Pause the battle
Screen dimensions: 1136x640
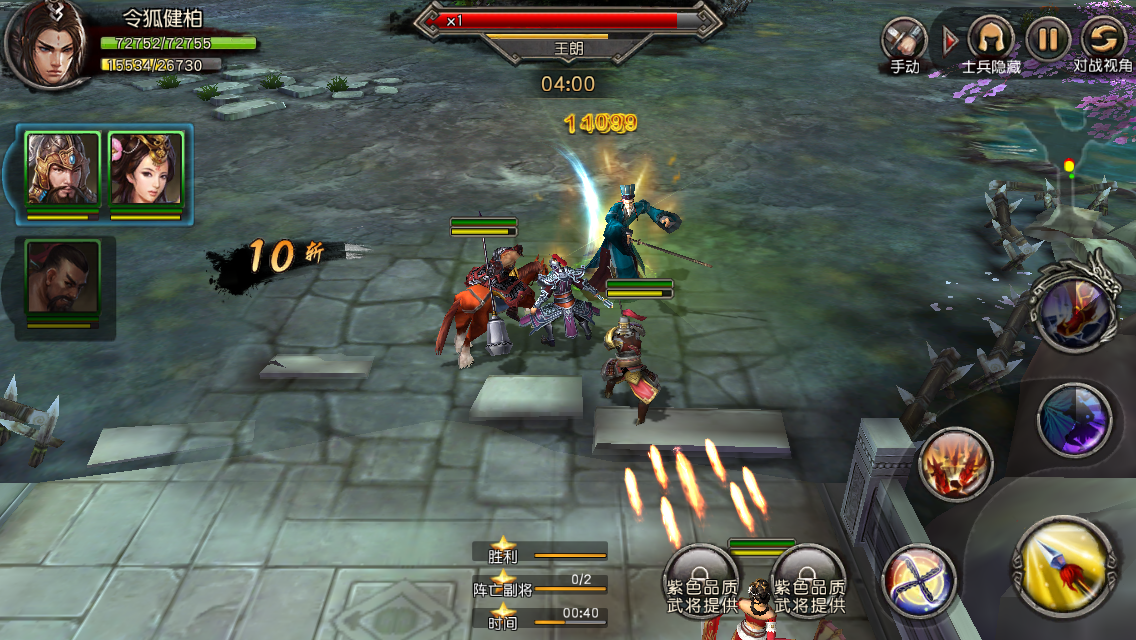point(1047,39)
